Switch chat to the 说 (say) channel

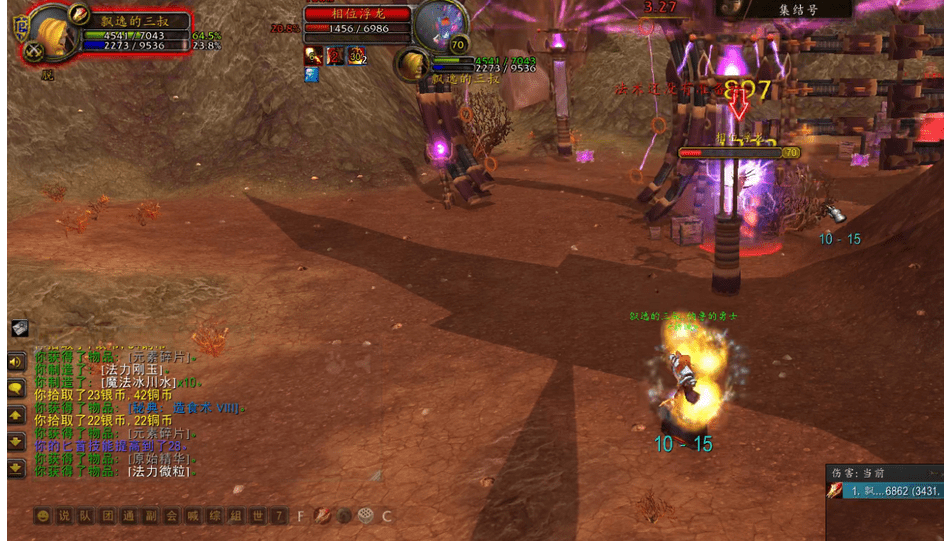(64, 516)
